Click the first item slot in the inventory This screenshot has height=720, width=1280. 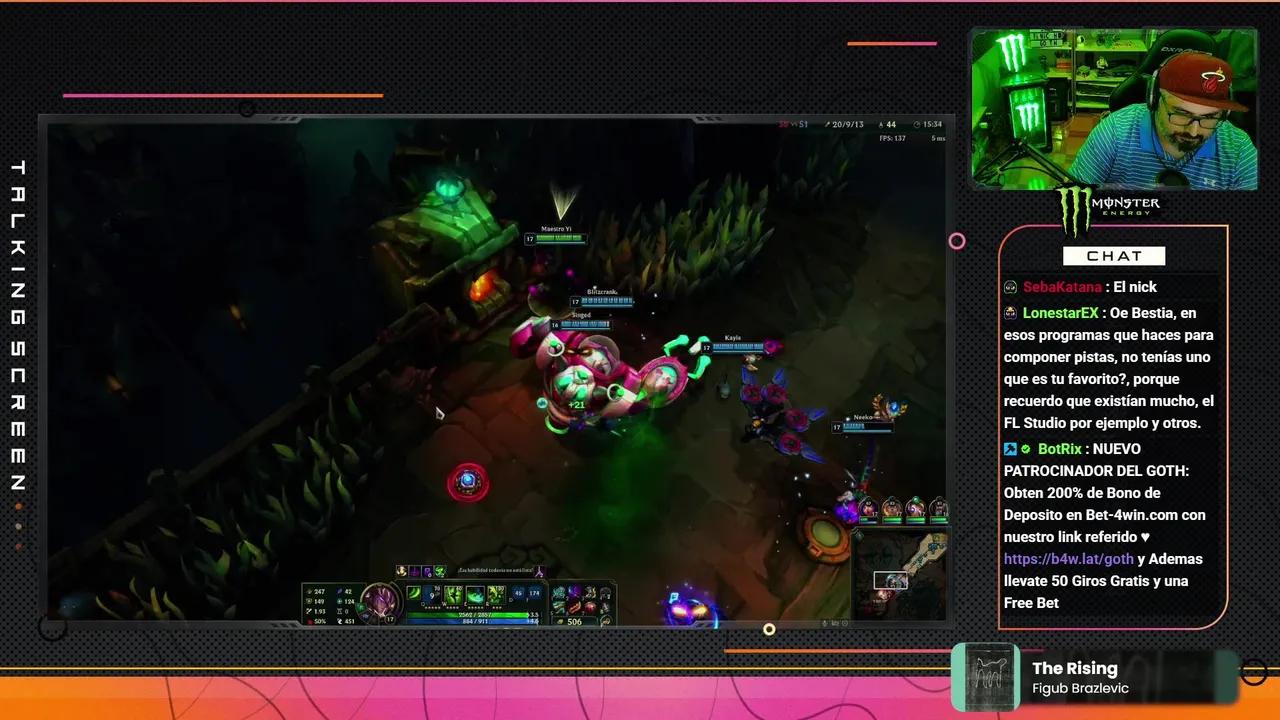point(559,590)
